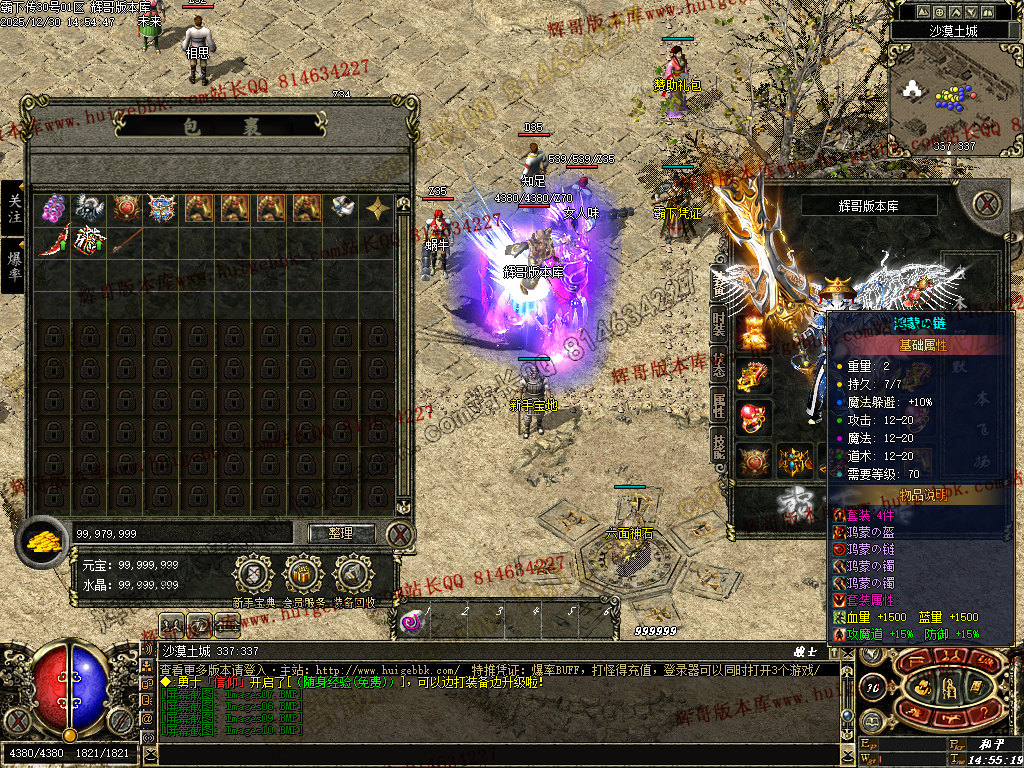Open 装备回收 equipment recycling

(x=353, y=575)
